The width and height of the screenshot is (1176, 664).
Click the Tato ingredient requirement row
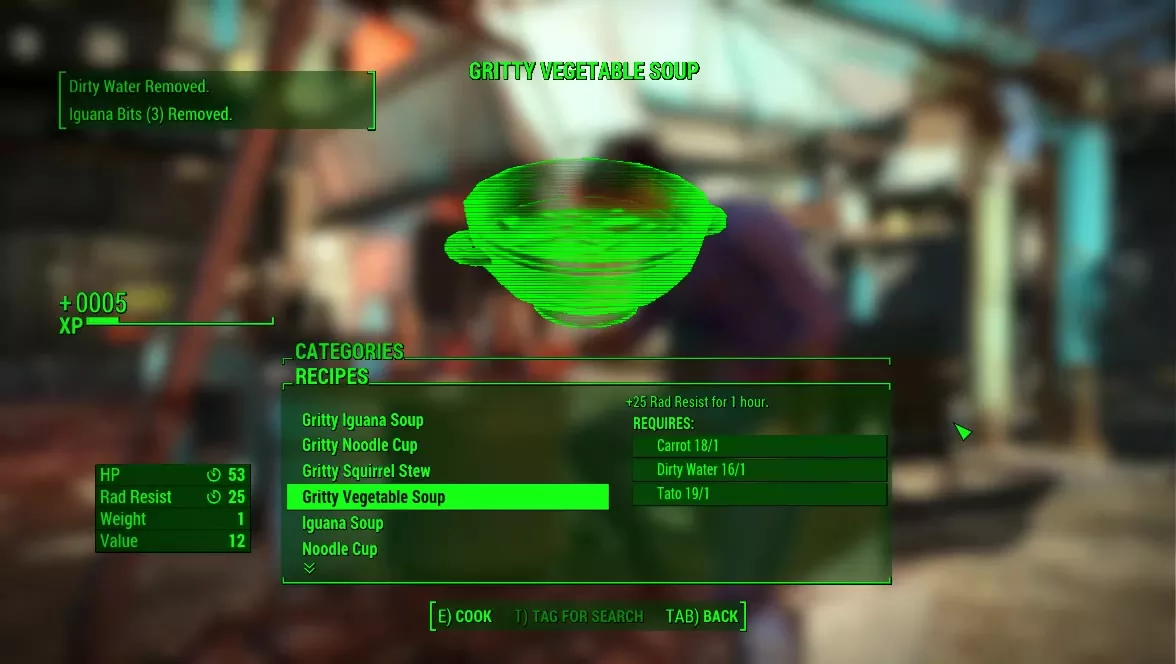tap(759, 494)
